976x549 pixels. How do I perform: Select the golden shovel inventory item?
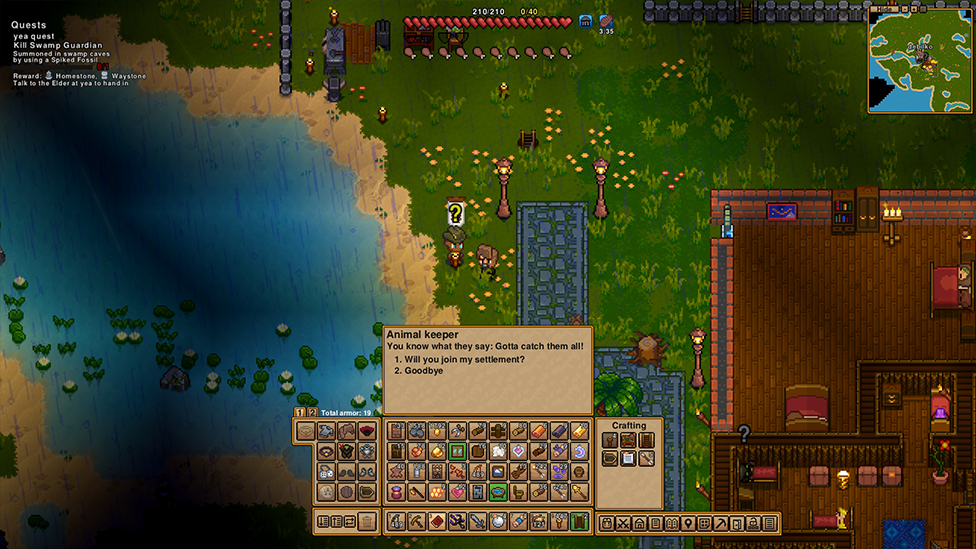tap(579, 492)
